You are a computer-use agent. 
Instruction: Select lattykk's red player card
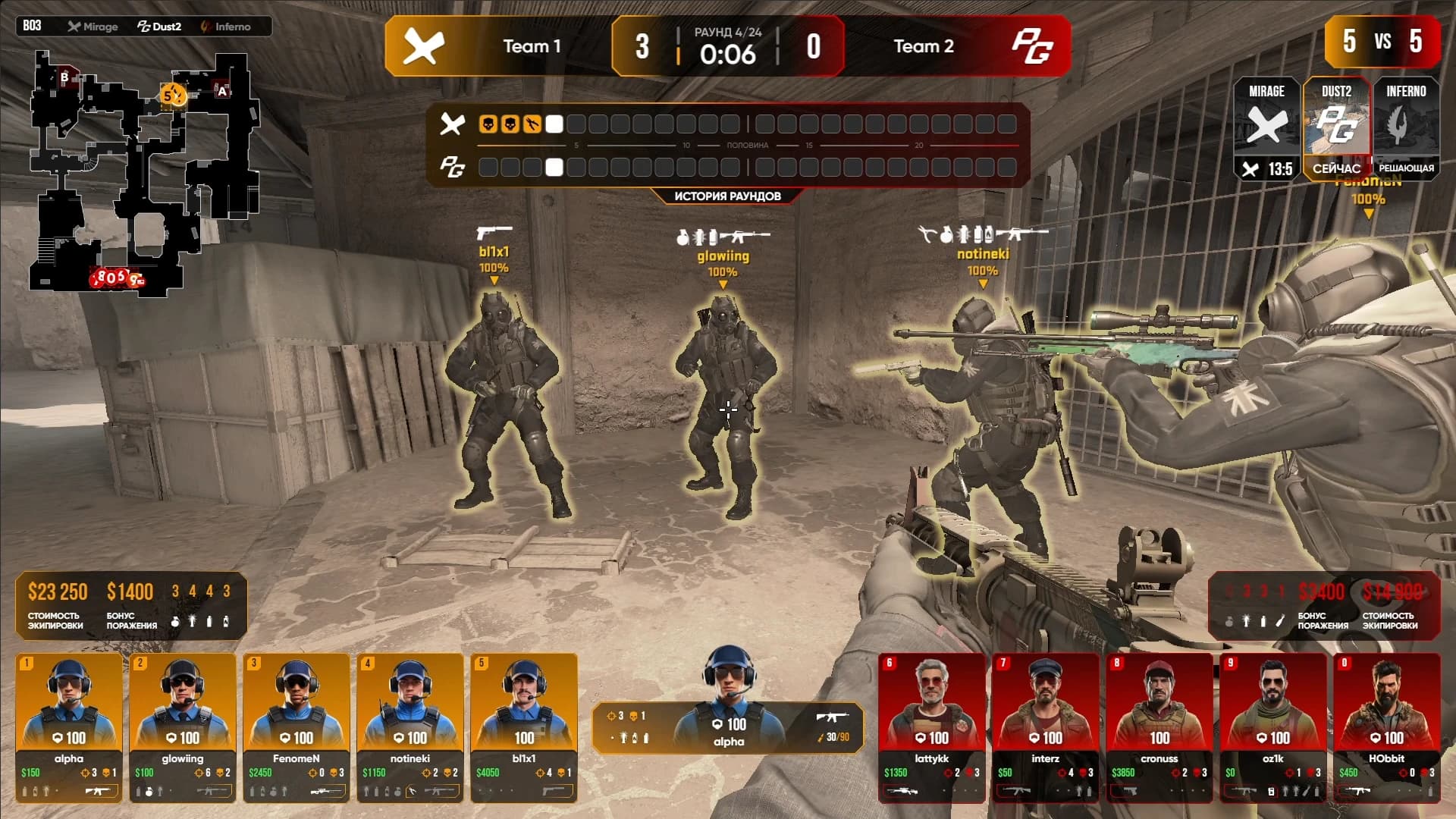[x=932, y=726]
